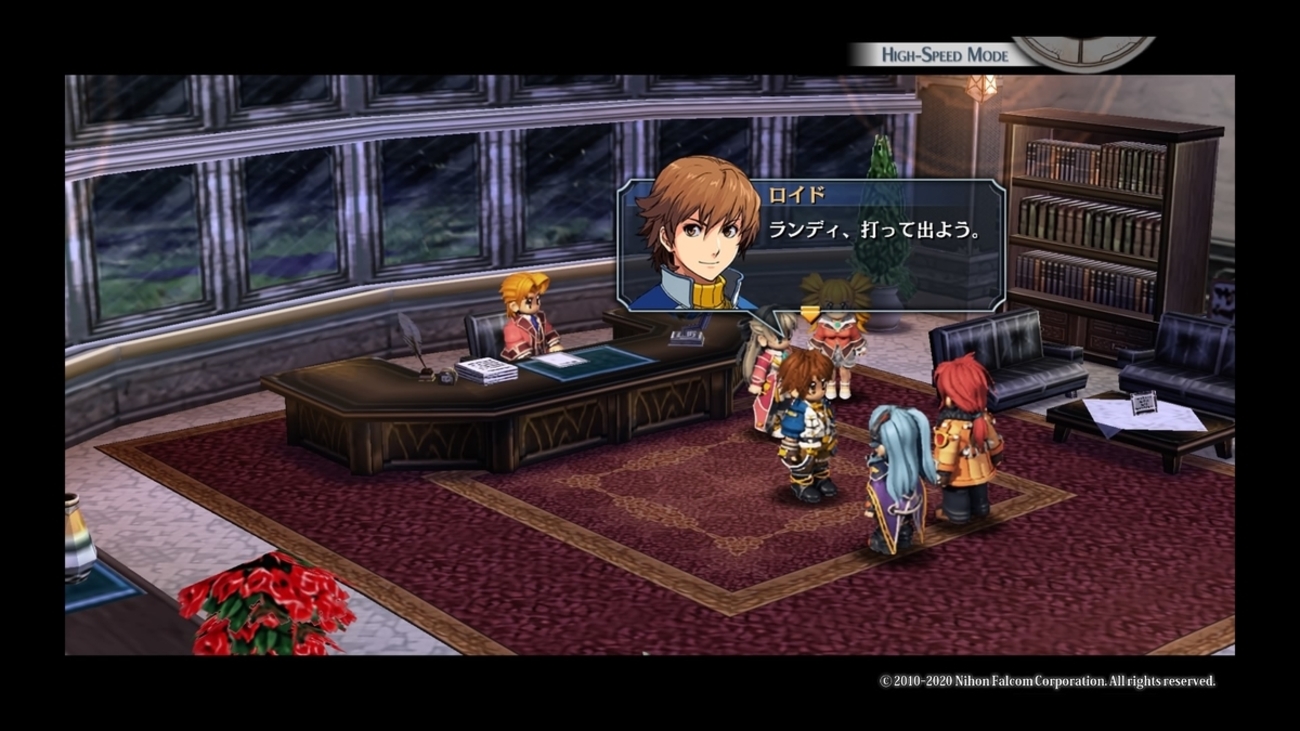Toggle the High-Speed Mode indicator
The width and height of the screenshot is (1300, 731).
click(x=944, y=55)
